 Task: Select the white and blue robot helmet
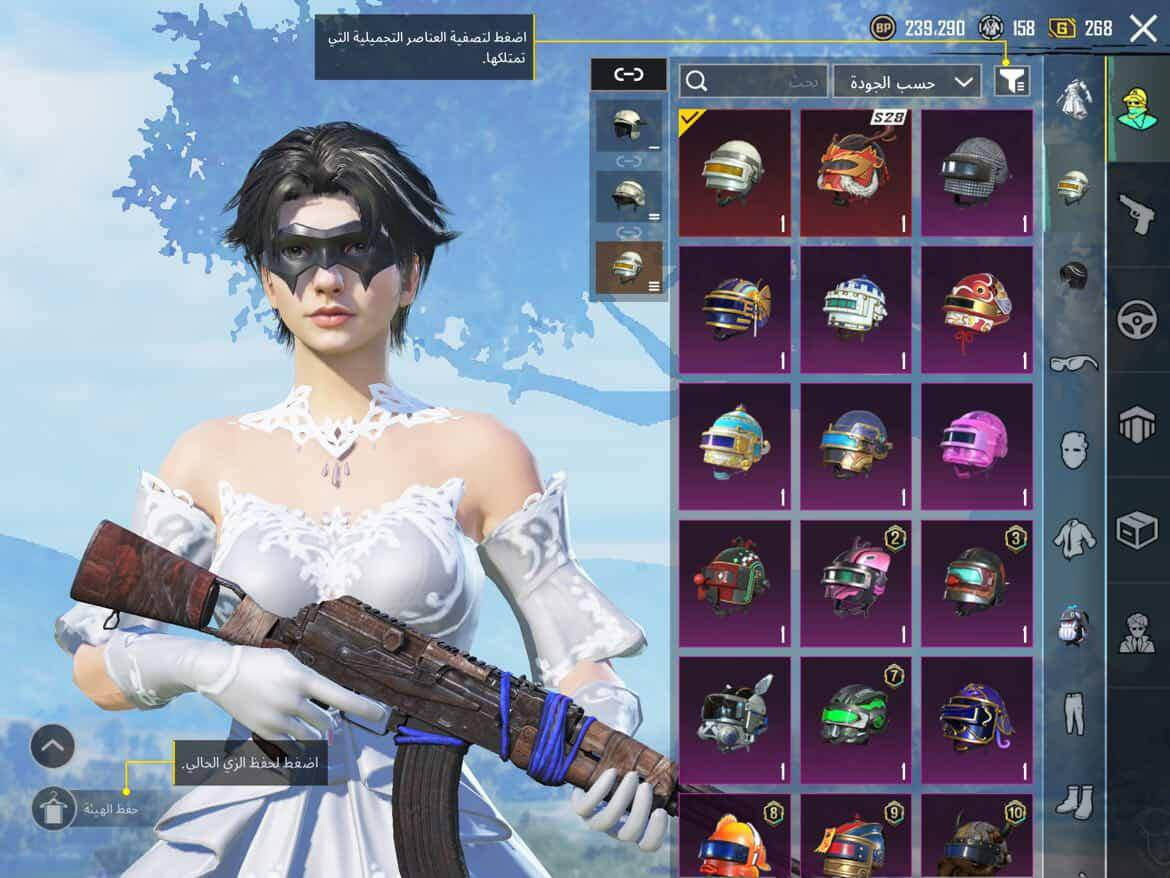point(856,310)
